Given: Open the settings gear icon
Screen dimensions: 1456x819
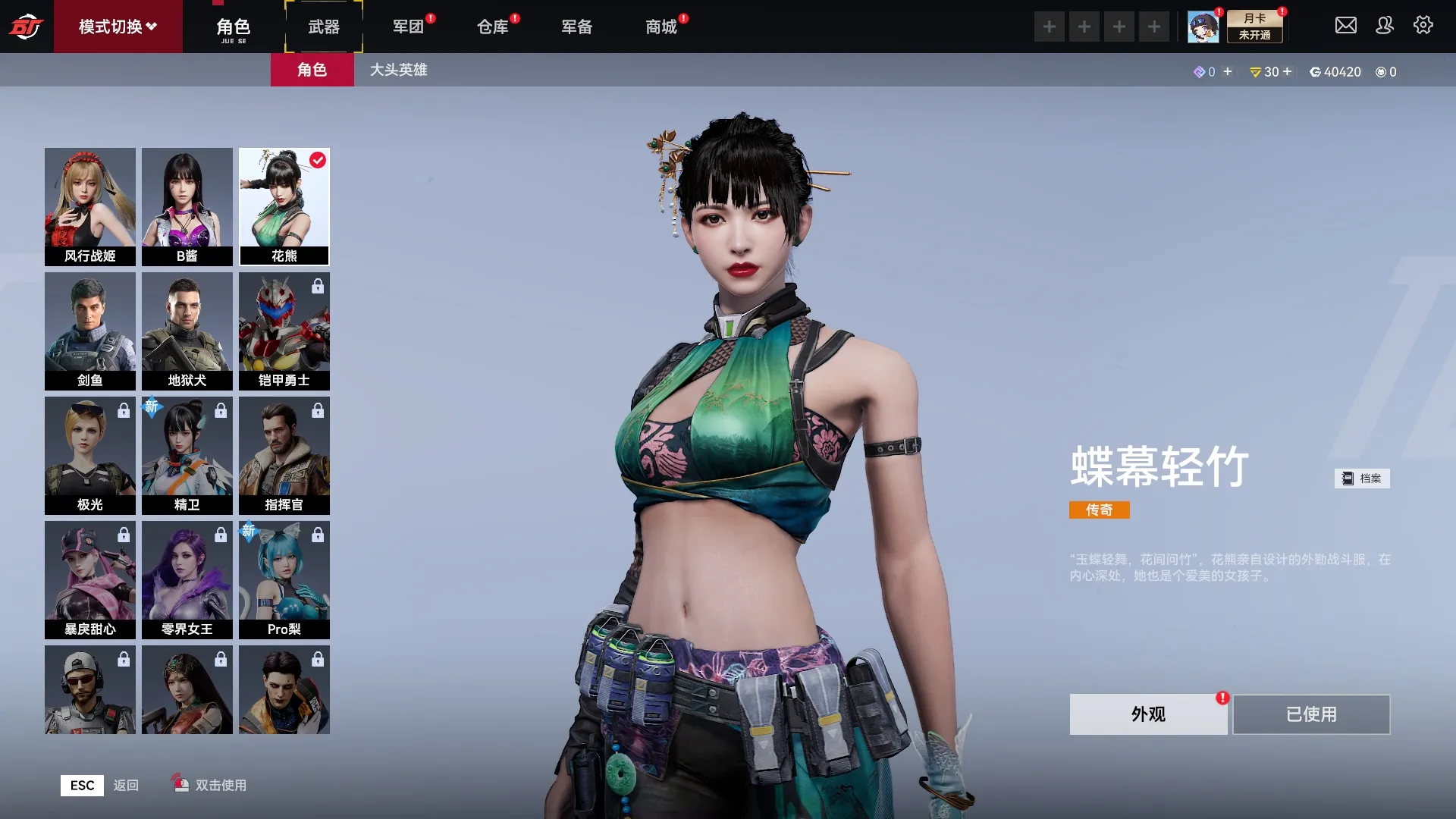Looking at the screenshot, I should click(x=1423, y=26).
